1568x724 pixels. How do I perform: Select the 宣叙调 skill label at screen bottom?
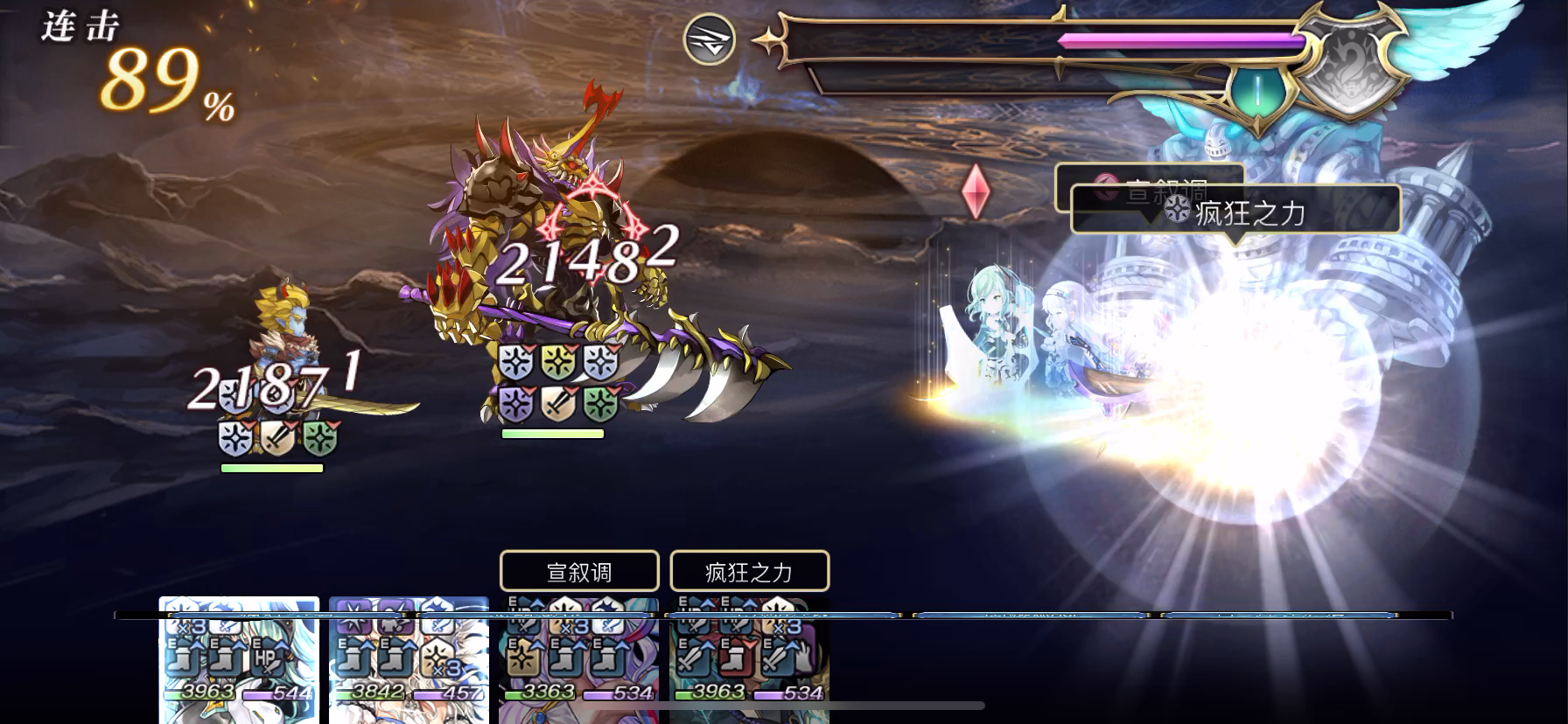578,570
